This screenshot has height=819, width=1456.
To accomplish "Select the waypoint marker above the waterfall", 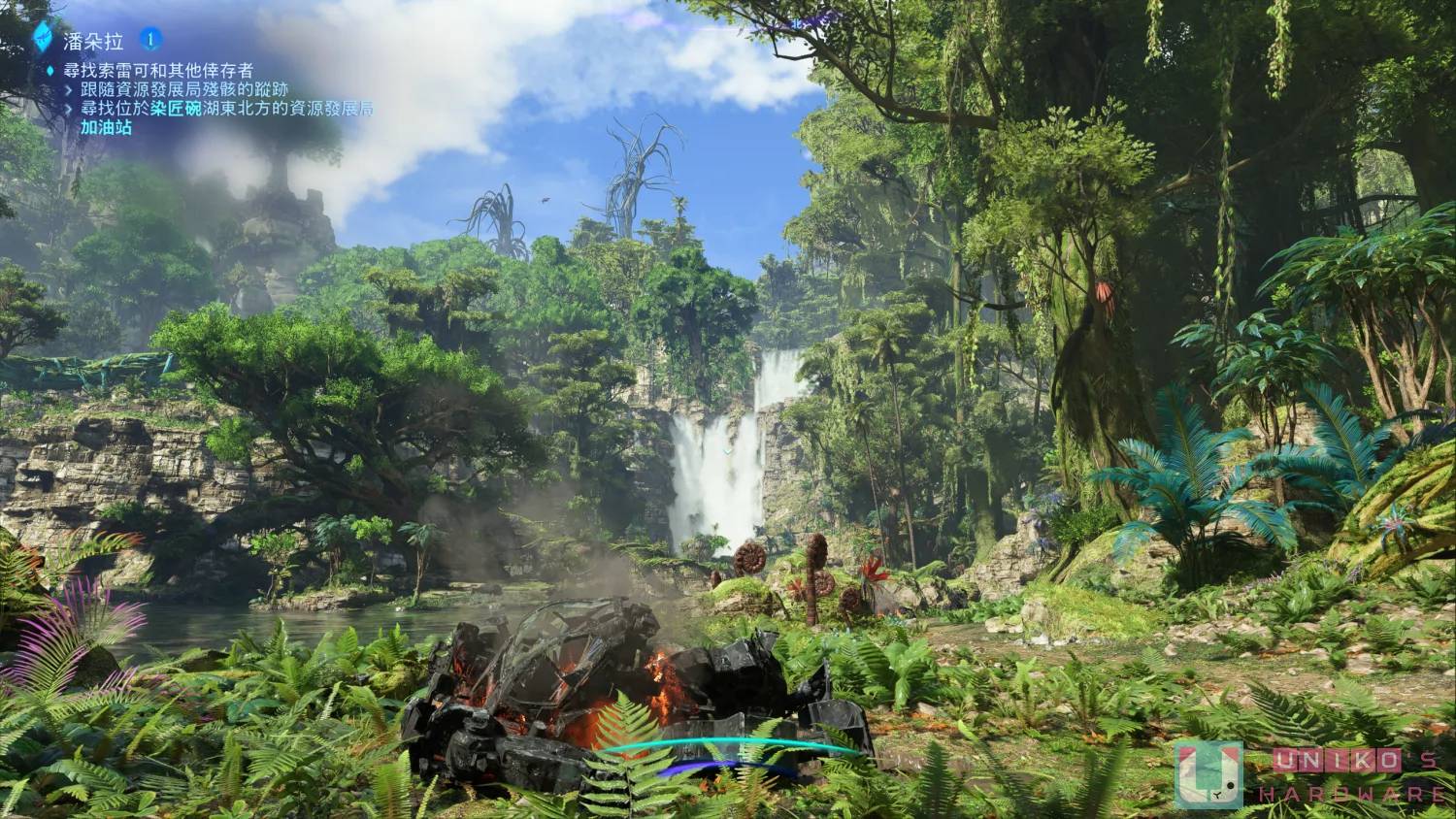I will point(728,451).
